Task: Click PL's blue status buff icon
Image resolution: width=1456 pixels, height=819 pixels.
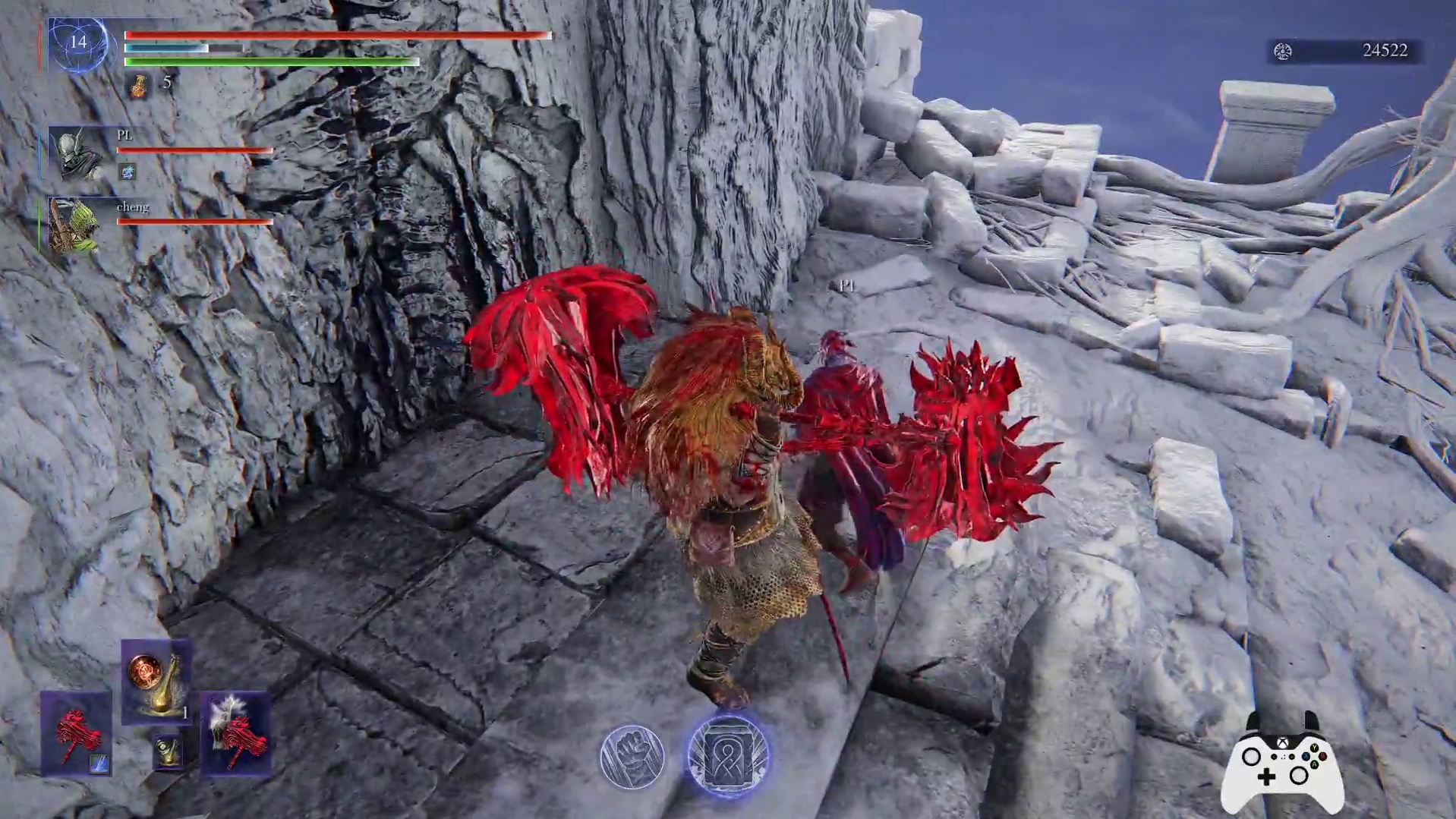Action: (x=128, y=173)
